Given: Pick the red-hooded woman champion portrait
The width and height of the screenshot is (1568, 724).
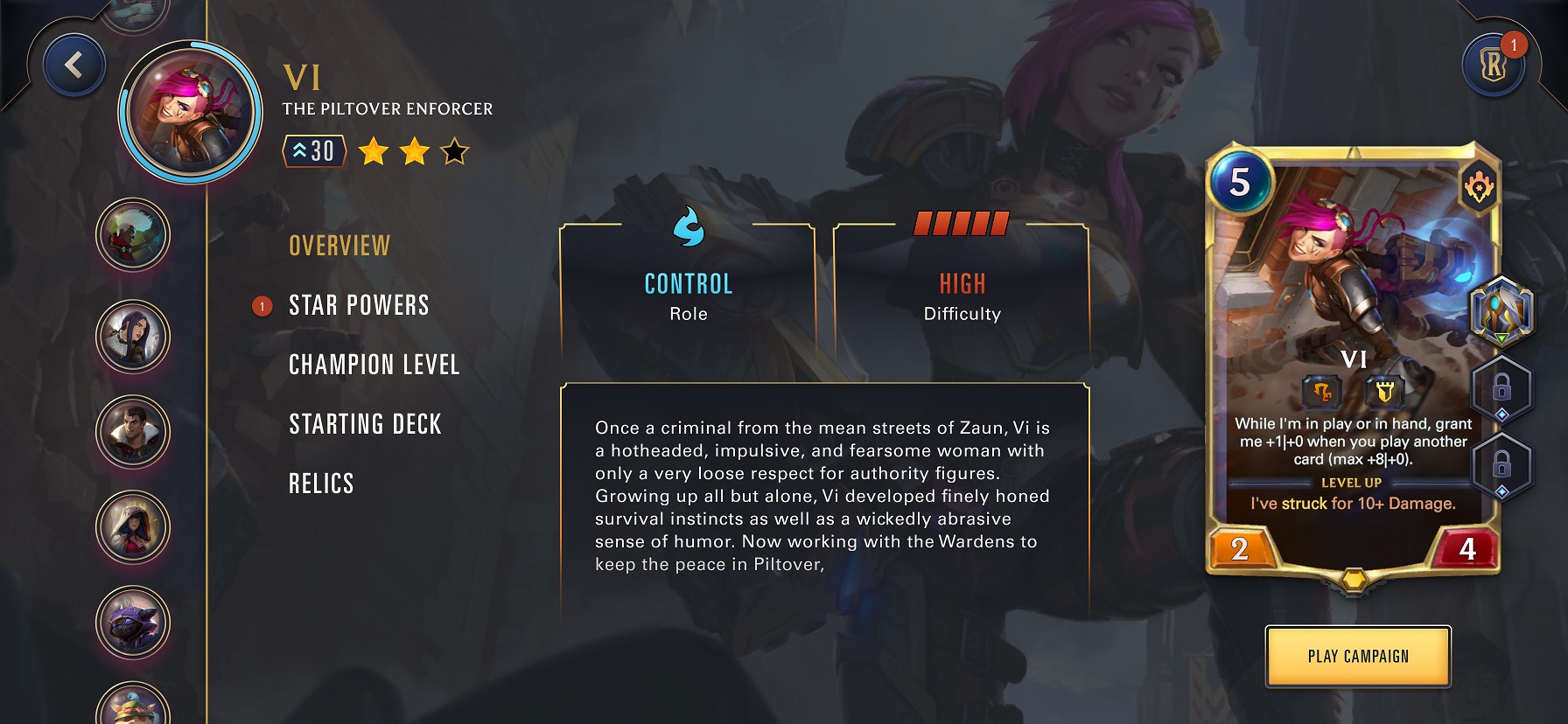Looking at the screenshot, I should click(x=133, y=527).
